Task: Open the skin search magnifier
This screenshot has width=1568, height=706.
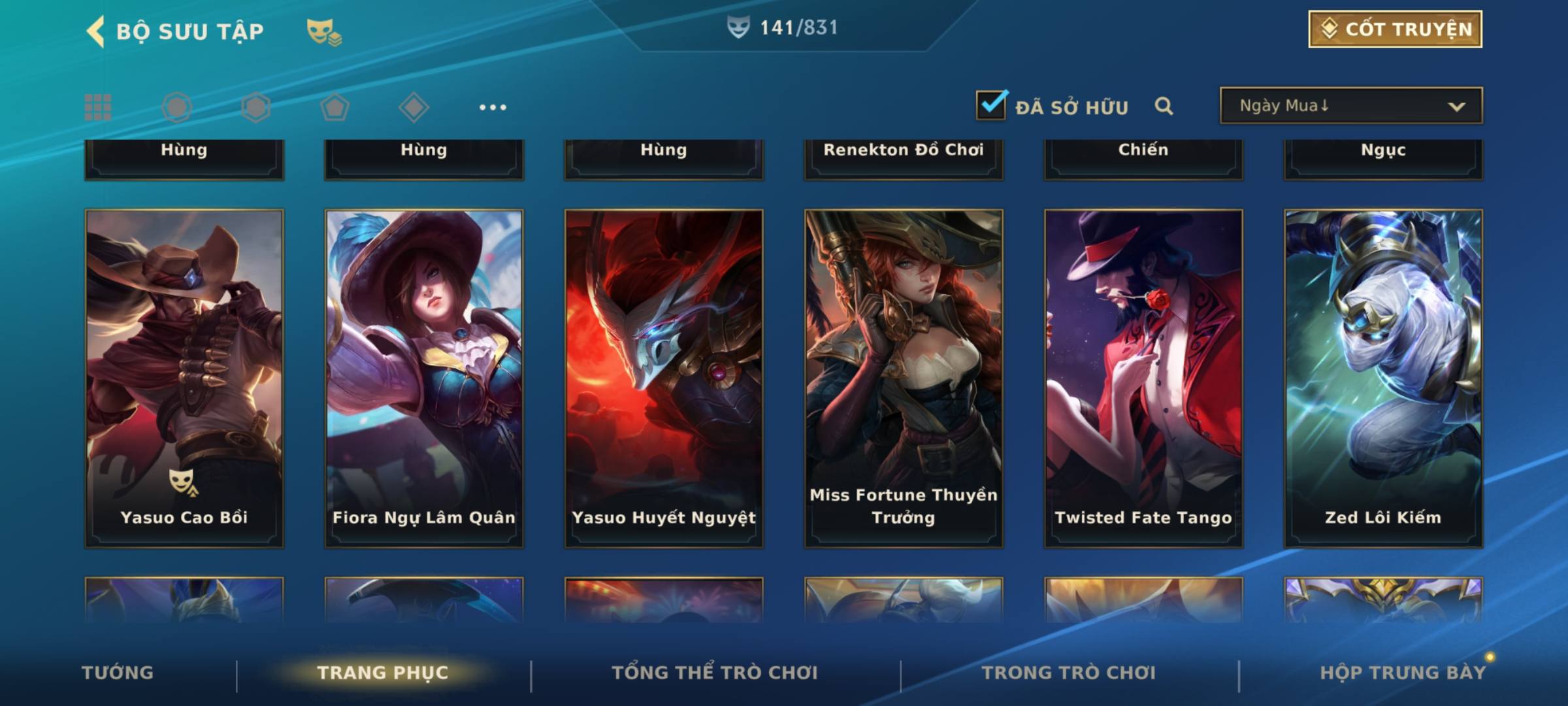Action: pos(1164,106)
